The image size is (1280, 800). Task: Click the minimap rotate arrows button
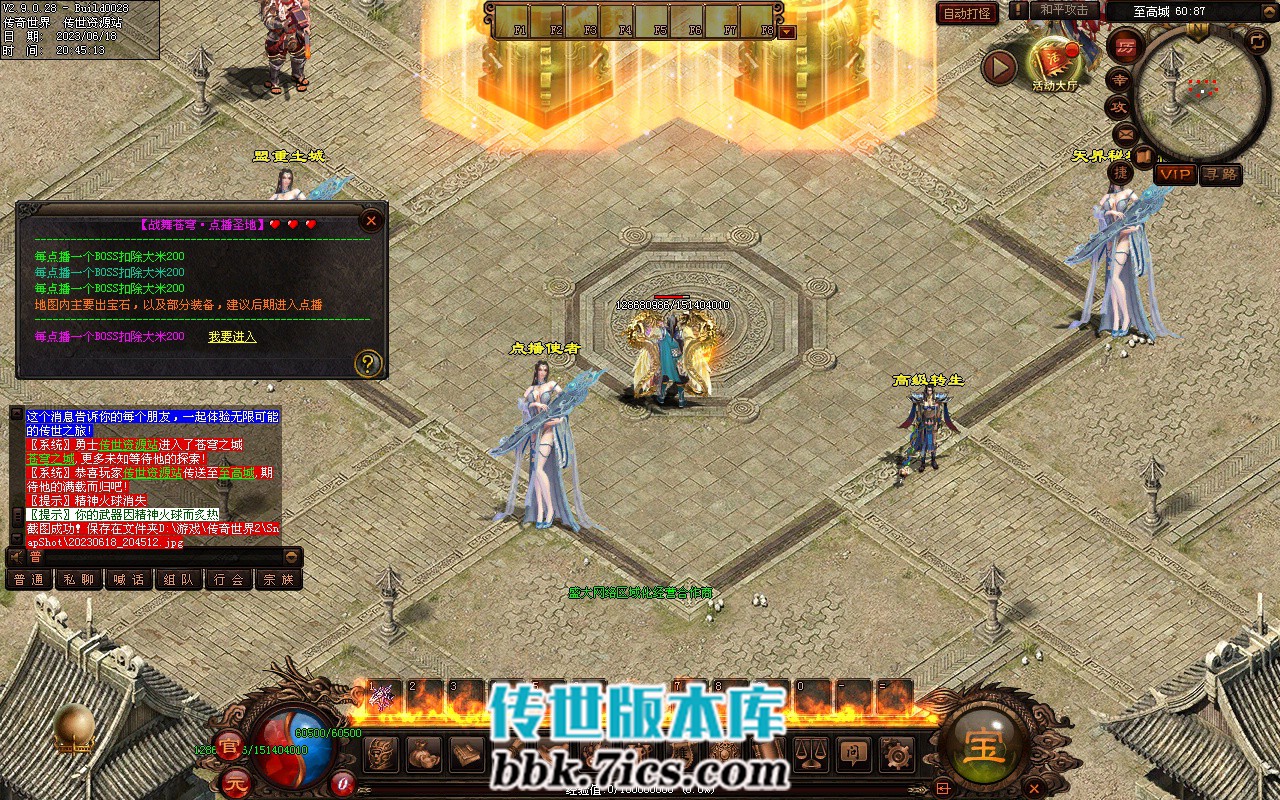pyautogui.click(x=1257, y=41)
